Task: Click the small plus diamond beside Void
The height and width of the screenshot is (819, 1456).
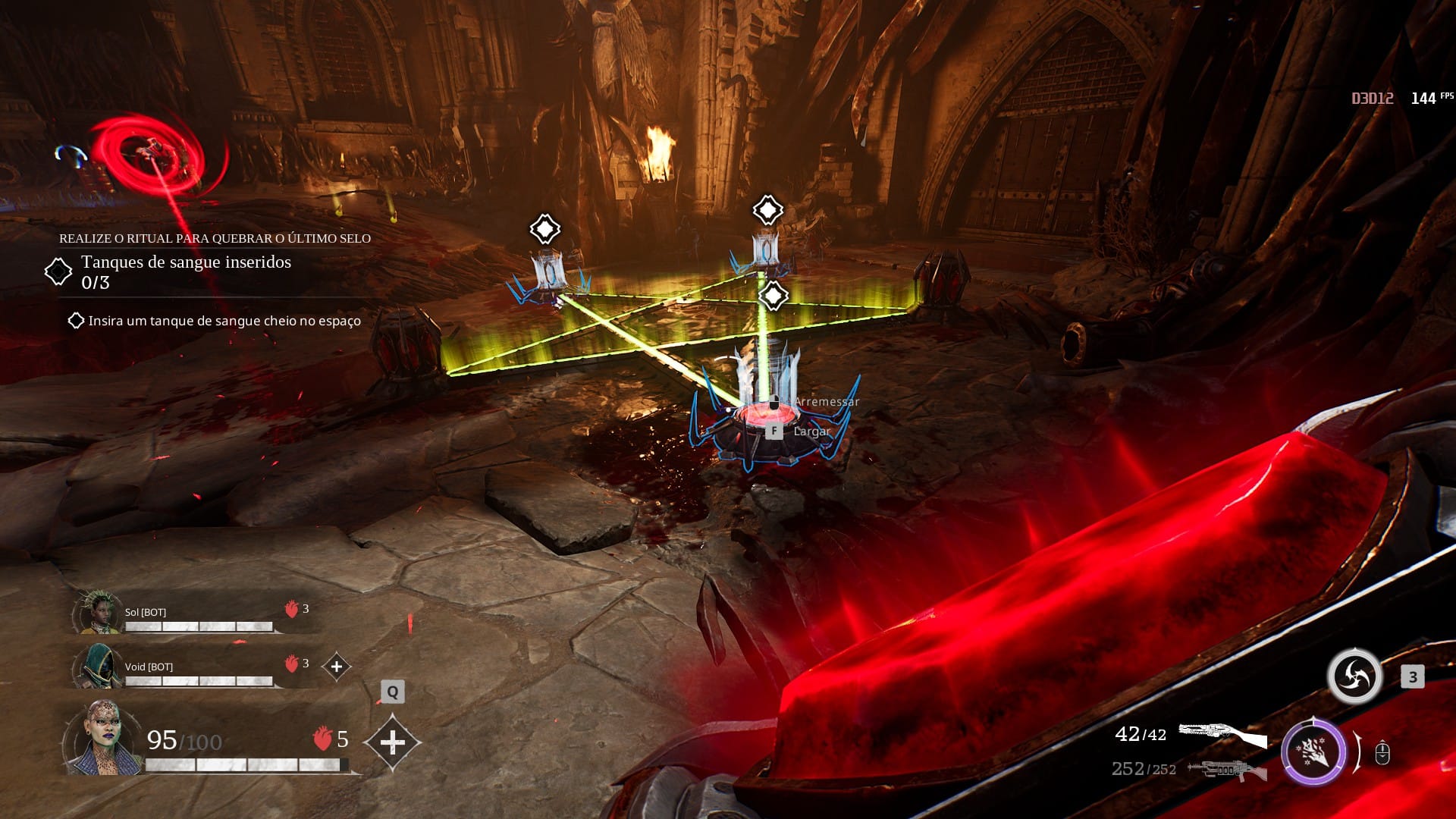Action: coord(337,667)
